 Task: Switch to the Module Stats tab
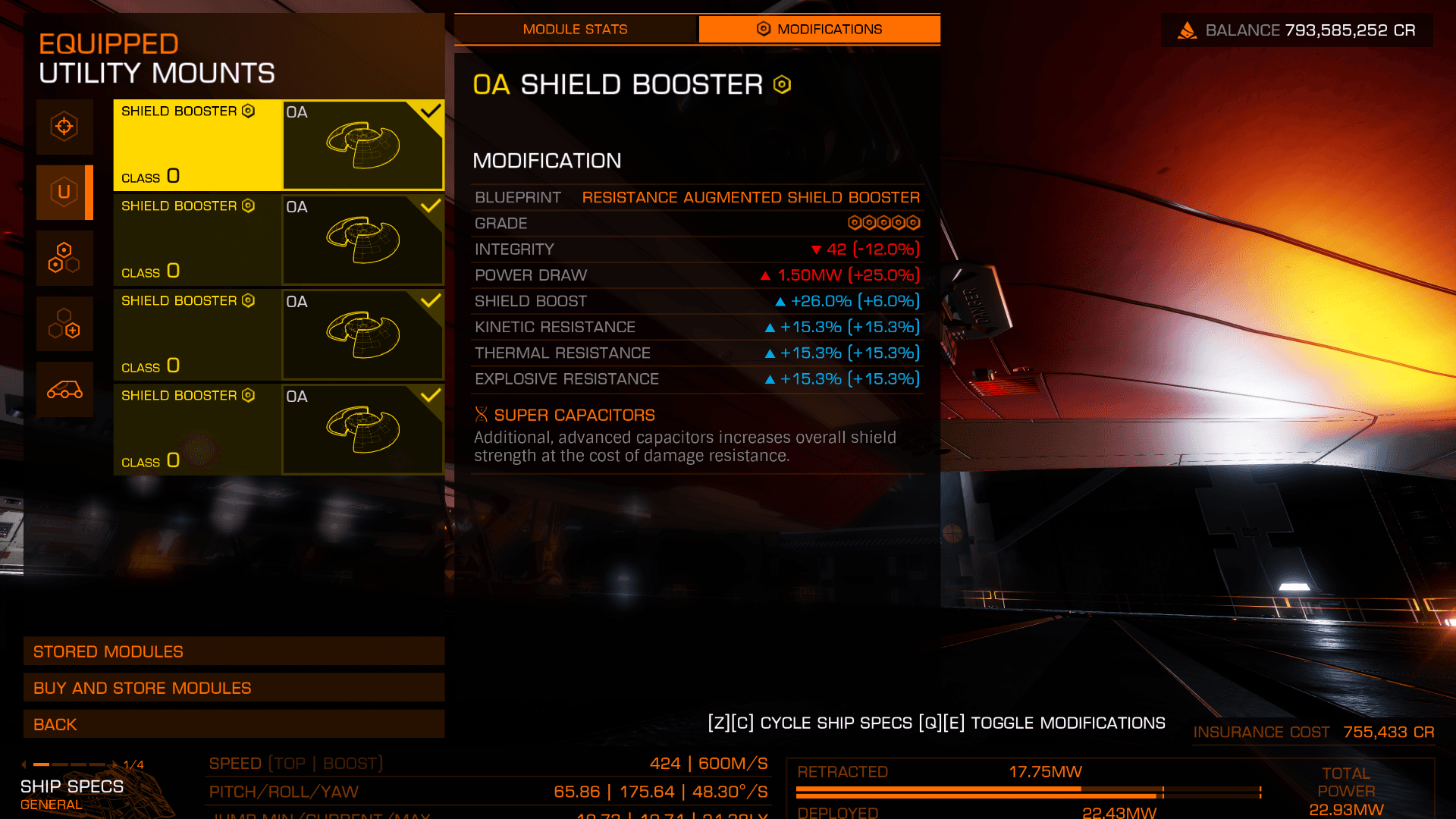[575, 30]
